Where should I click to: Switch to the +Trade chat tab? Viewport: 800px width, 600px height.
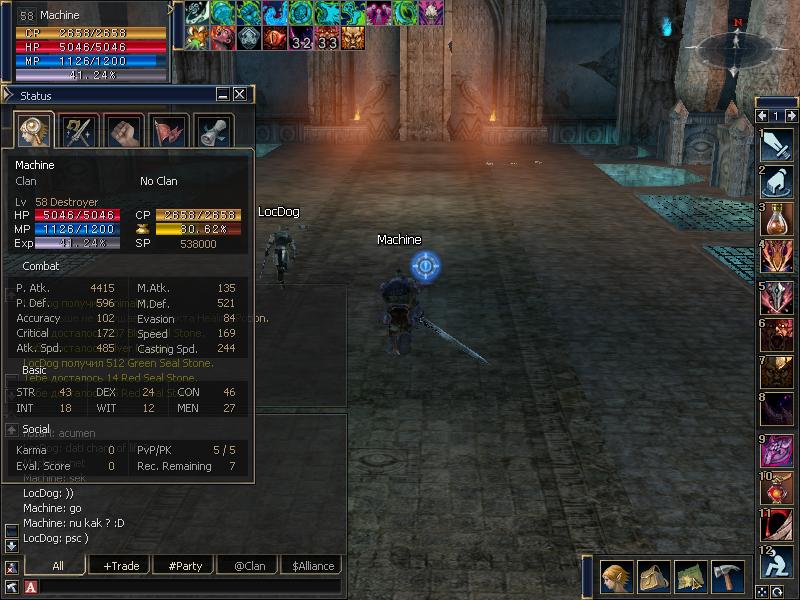click(x=121, y=566)
